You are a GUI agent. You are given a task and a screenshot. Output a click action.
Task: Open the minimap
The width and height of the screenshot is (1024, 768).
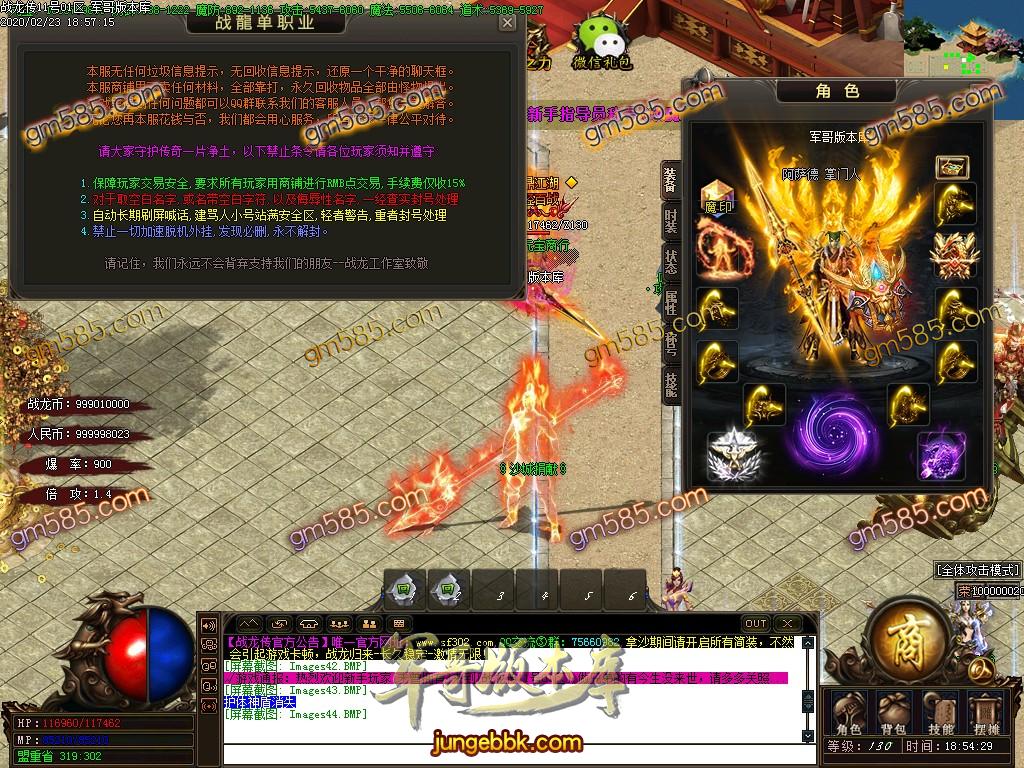tap(964, 40)
